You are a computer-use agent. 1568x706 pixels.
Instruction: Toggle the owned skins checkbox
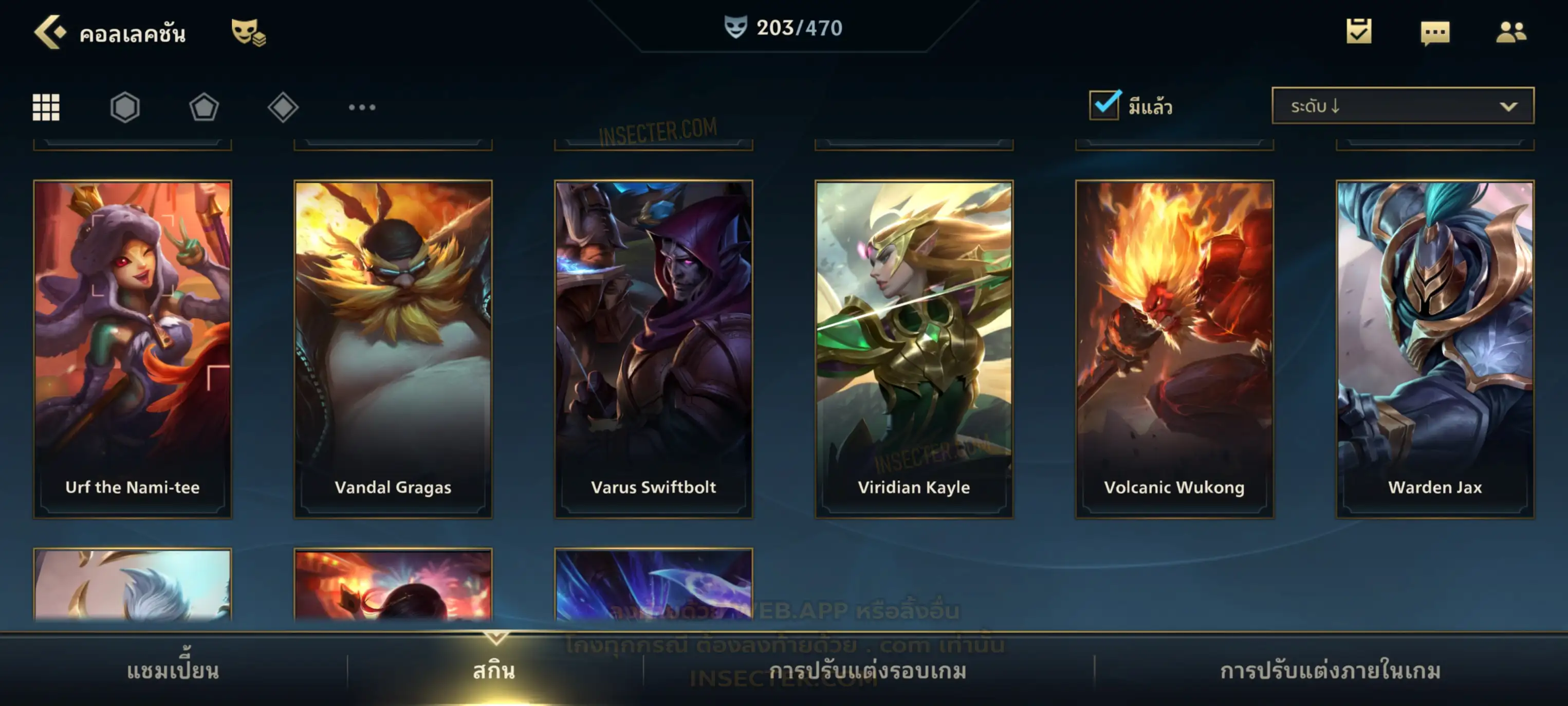click(1104, 105)
